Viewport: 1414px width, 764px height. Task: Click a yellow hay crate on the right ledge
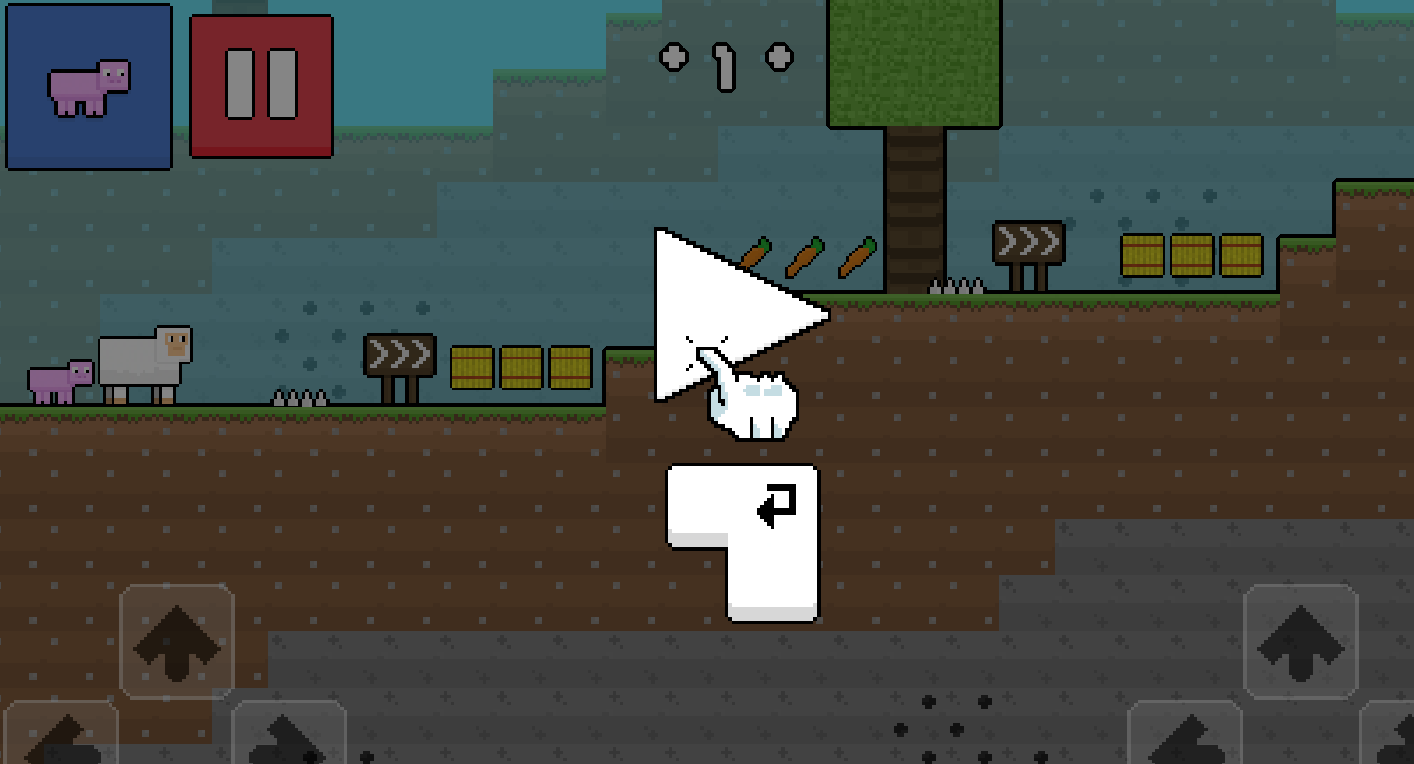1143,255
